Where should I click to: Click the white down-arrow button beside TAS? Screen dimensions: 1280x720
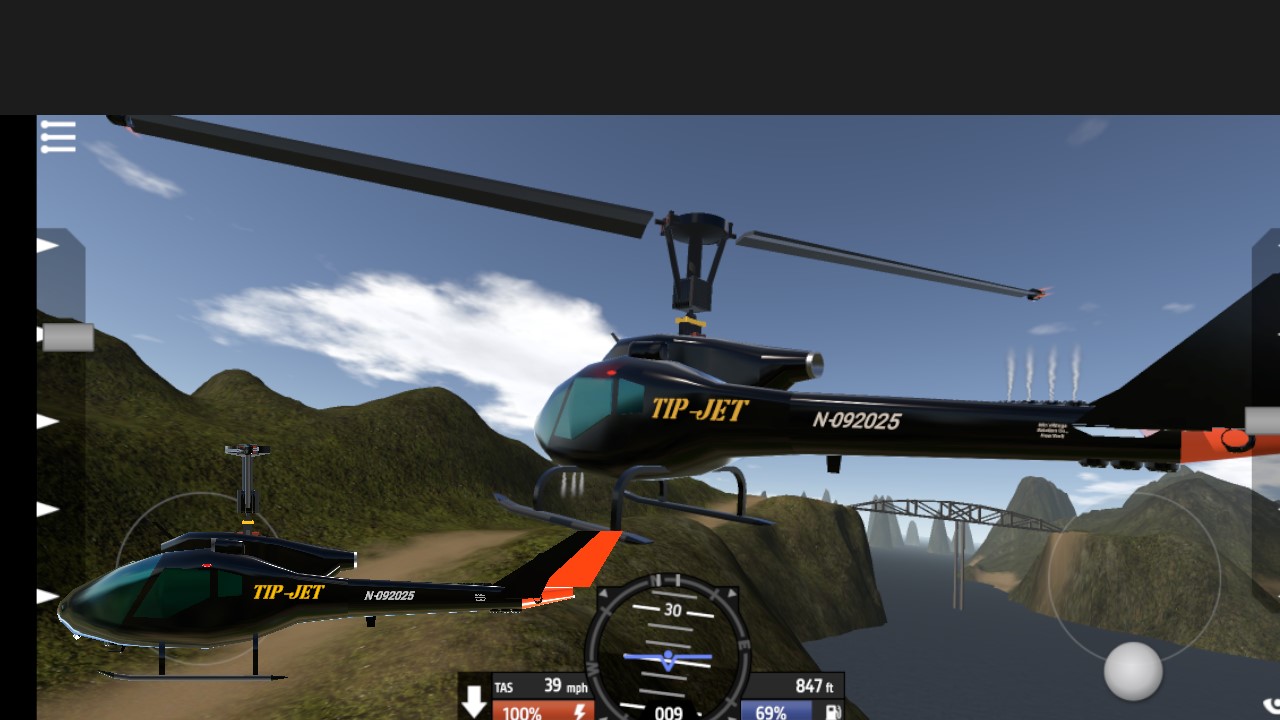point(473,702)
